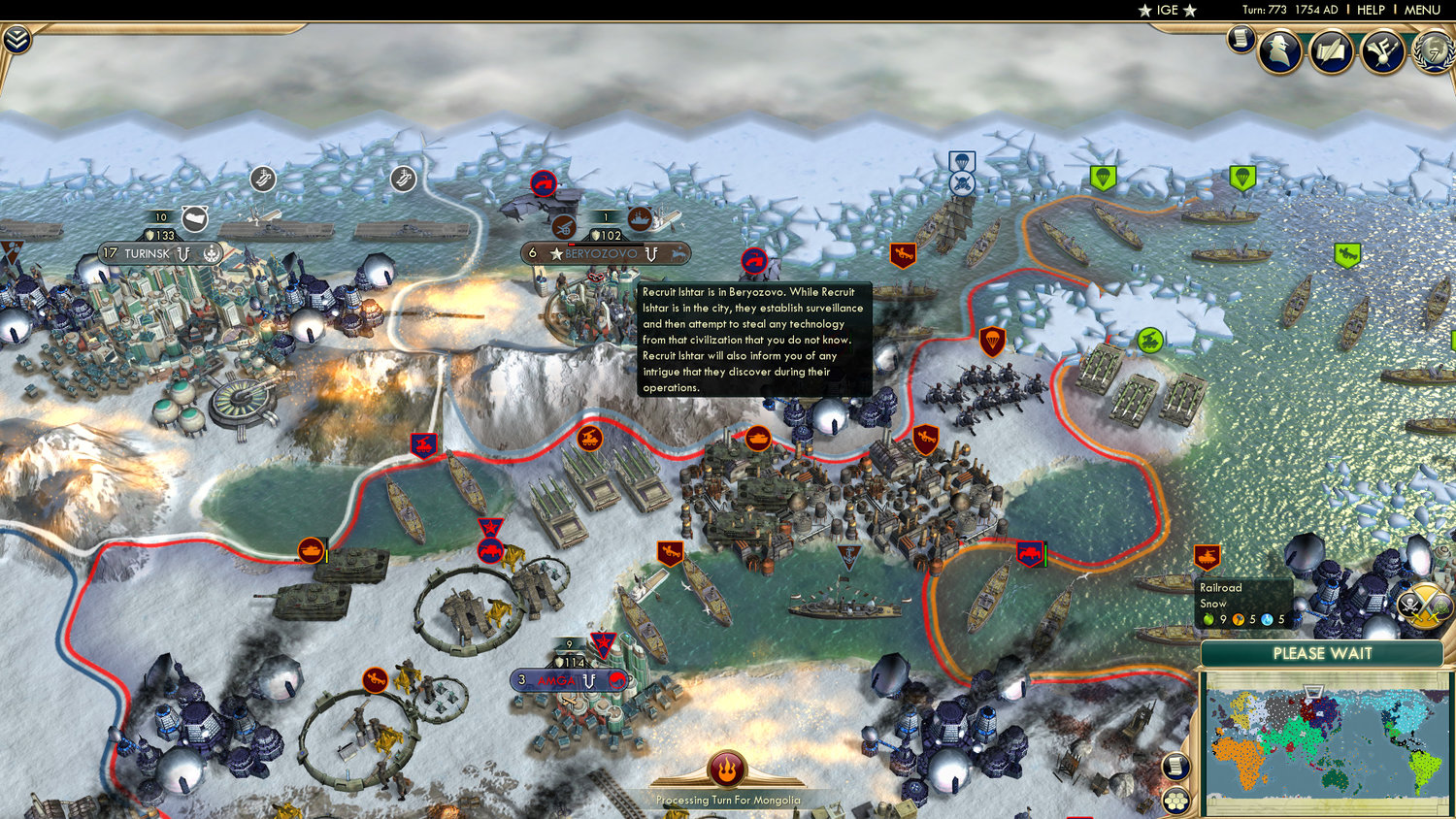1456x819 pixels.
Task: Click the red artillery unit flag in mid-map
Action: point(591,439)
